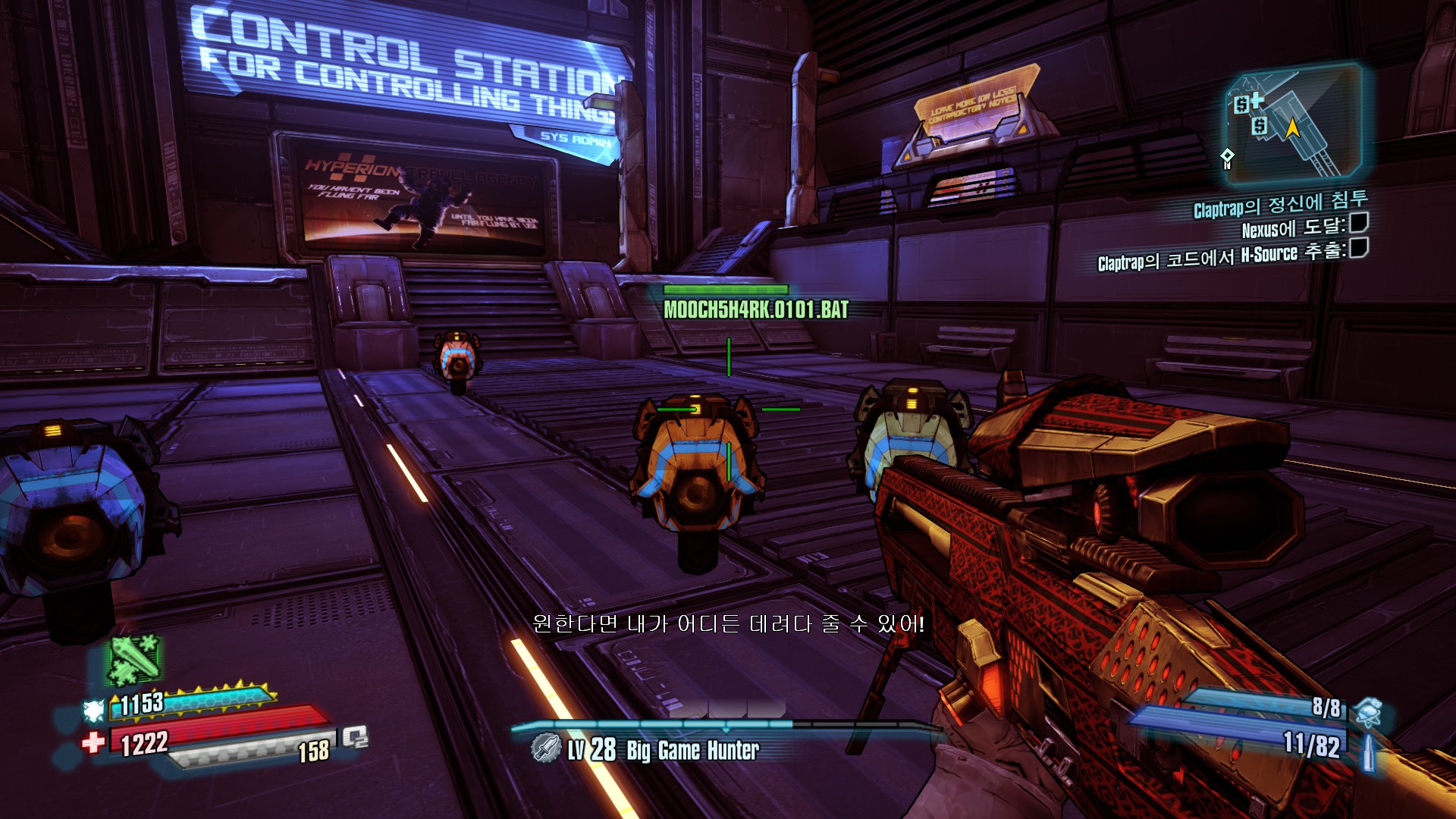The height and width of the screenshot is (819, 1456).
Task: Toggle the H-Source 추출 objective checkbox
Action: [1359, 248]
